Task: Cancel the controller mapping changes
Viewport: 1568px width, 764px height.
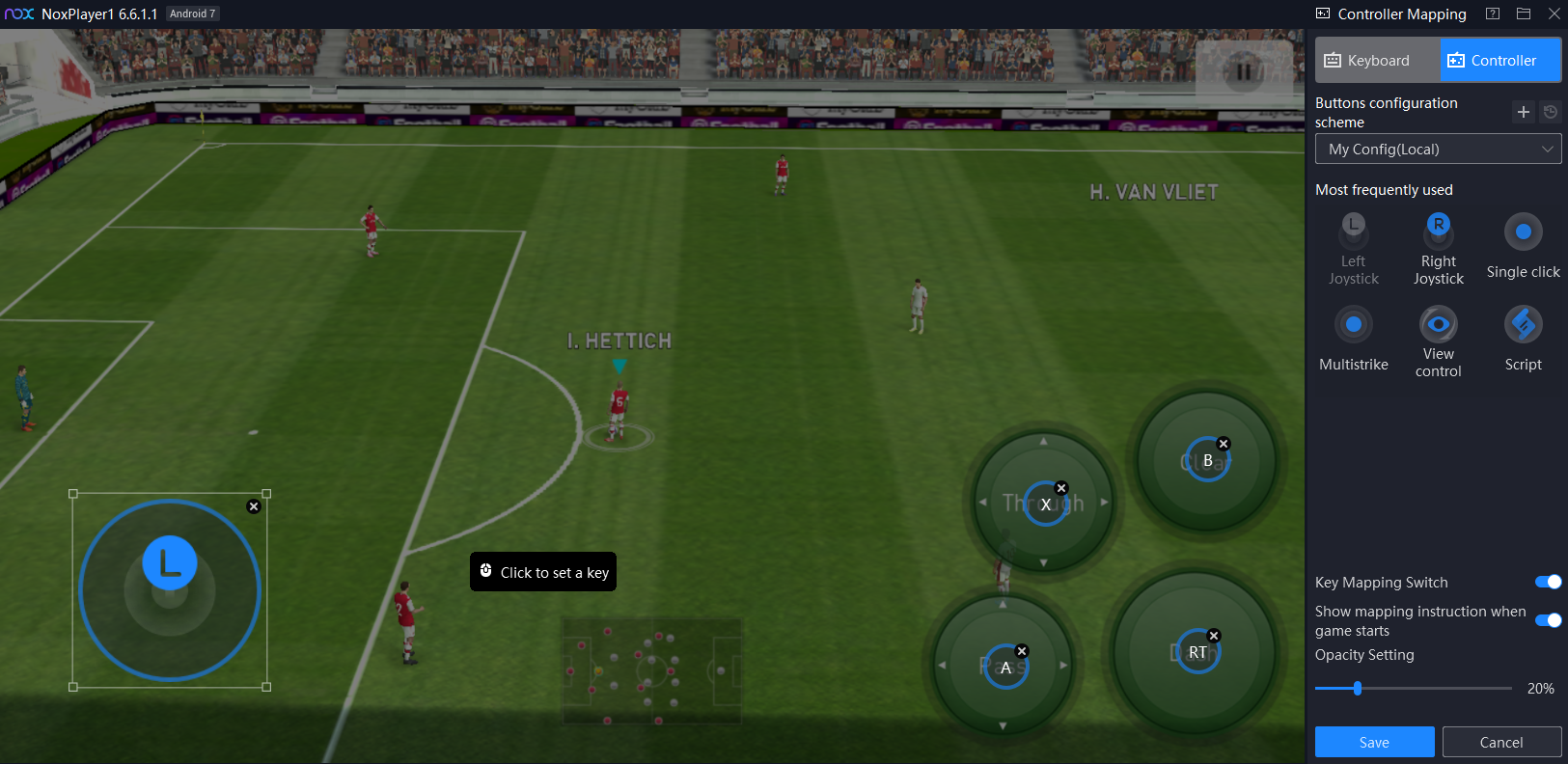Action: pyautogui.click(x=1501, y=742)
